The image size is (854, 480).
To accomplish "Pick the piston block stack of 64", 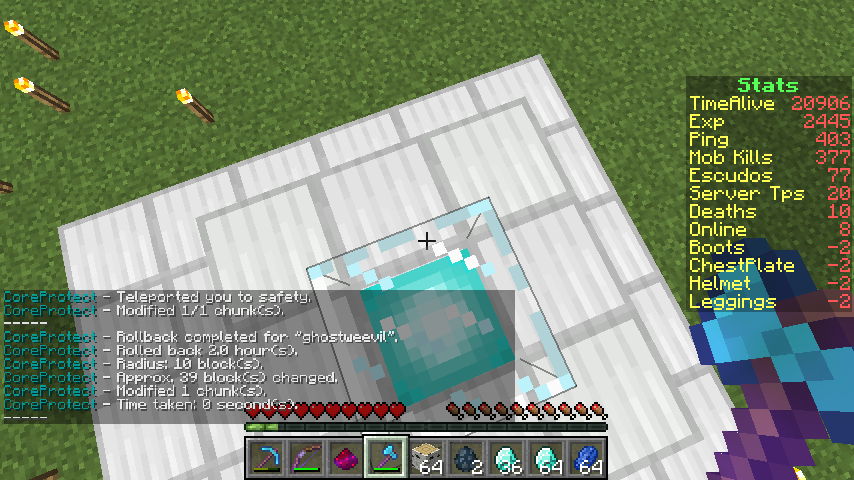I will click(426, 458).
